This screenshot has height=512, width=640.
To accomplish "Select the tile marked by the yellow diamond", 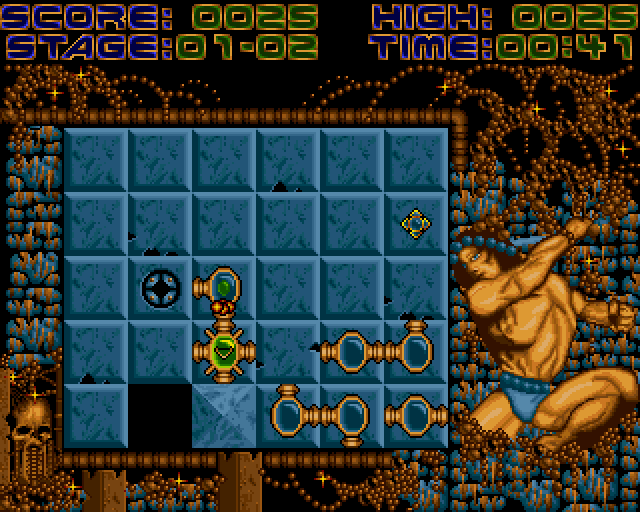I will 415,223.
